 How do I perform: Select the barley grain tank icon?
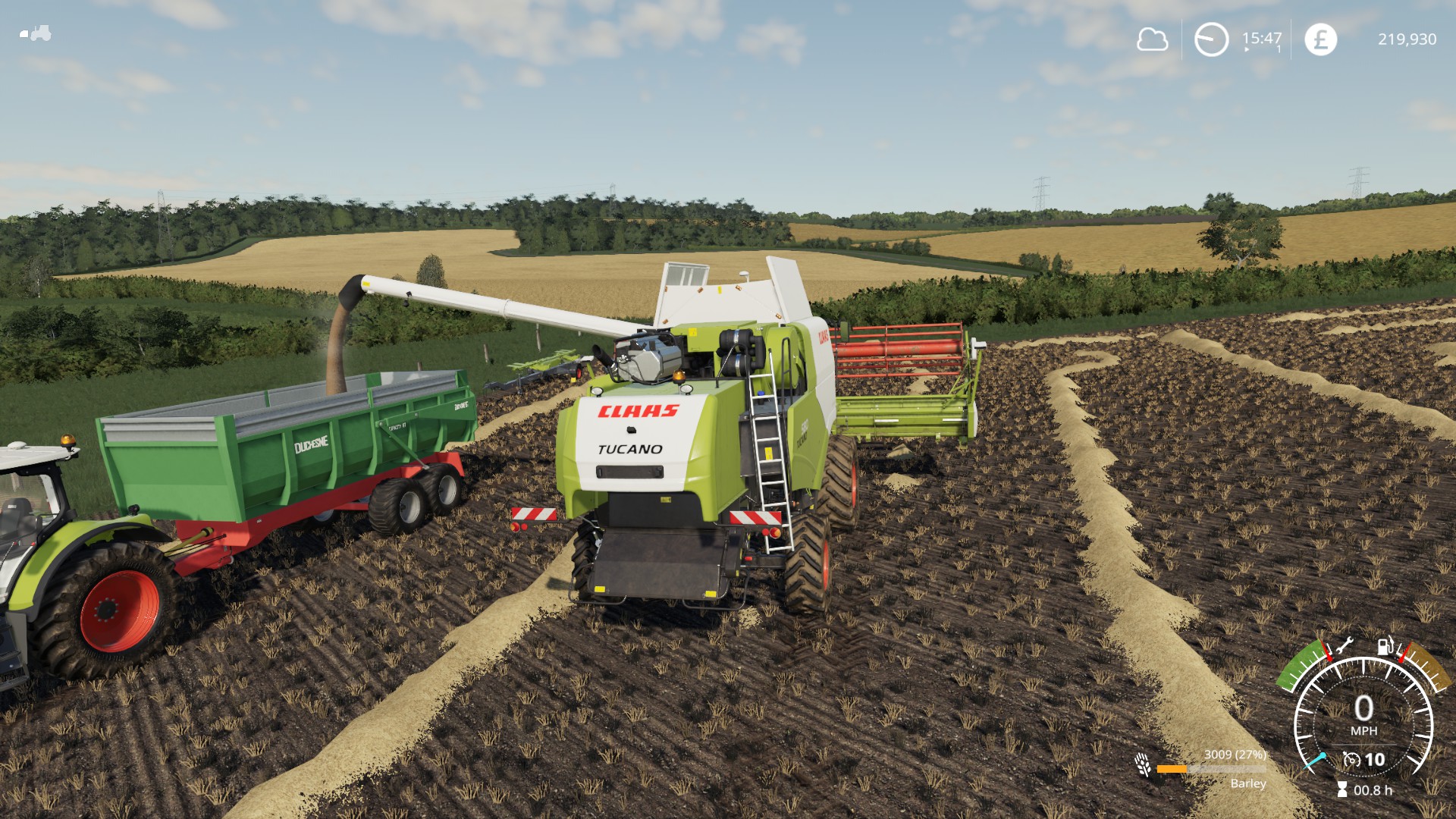pyautogui.click(x=1143, y=764)
